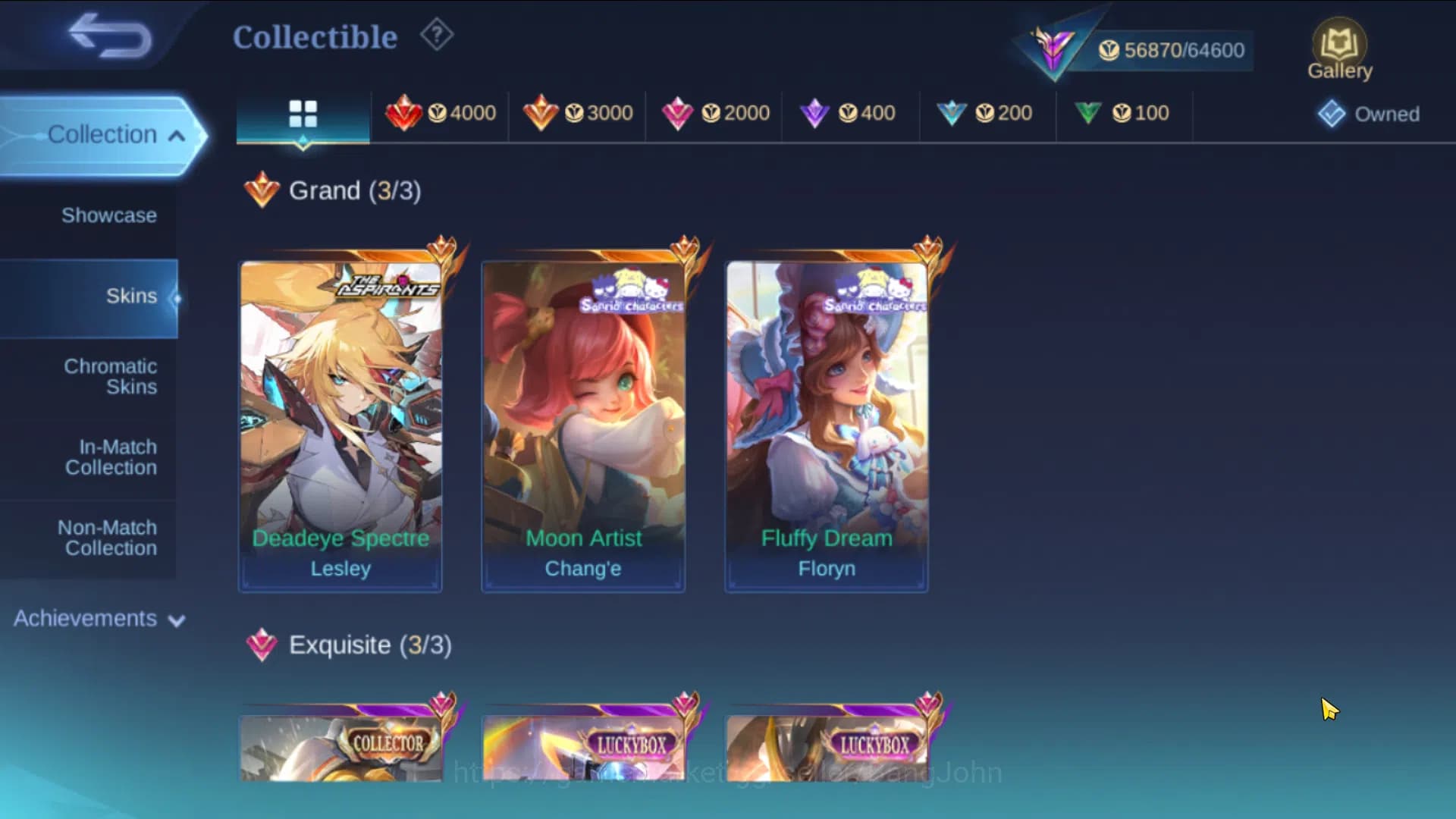Select the green 100-token badge filter
The width and height of the screenshot is (1456, 819).
[1125, 114]
